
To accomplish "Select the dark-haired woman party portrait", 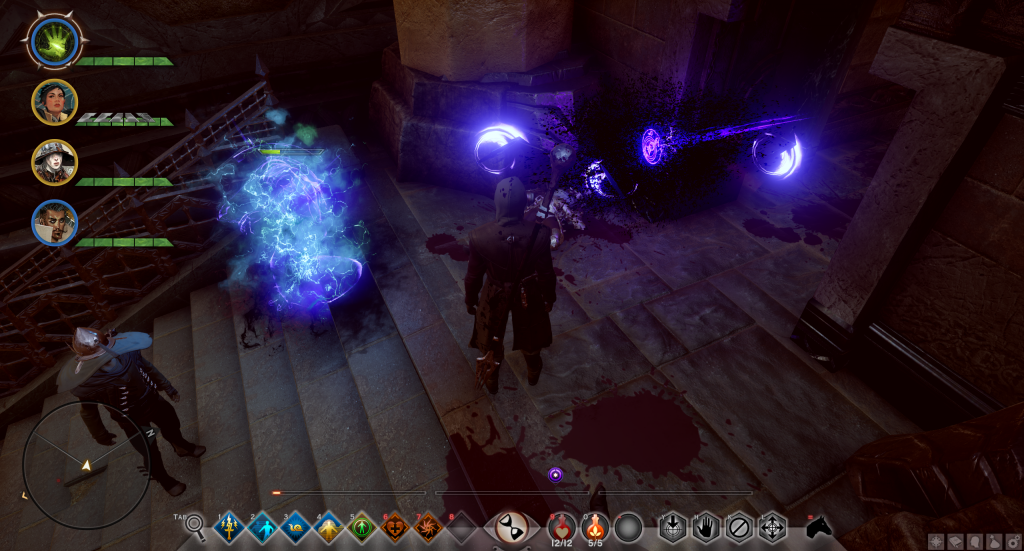I will pos(52,101).
